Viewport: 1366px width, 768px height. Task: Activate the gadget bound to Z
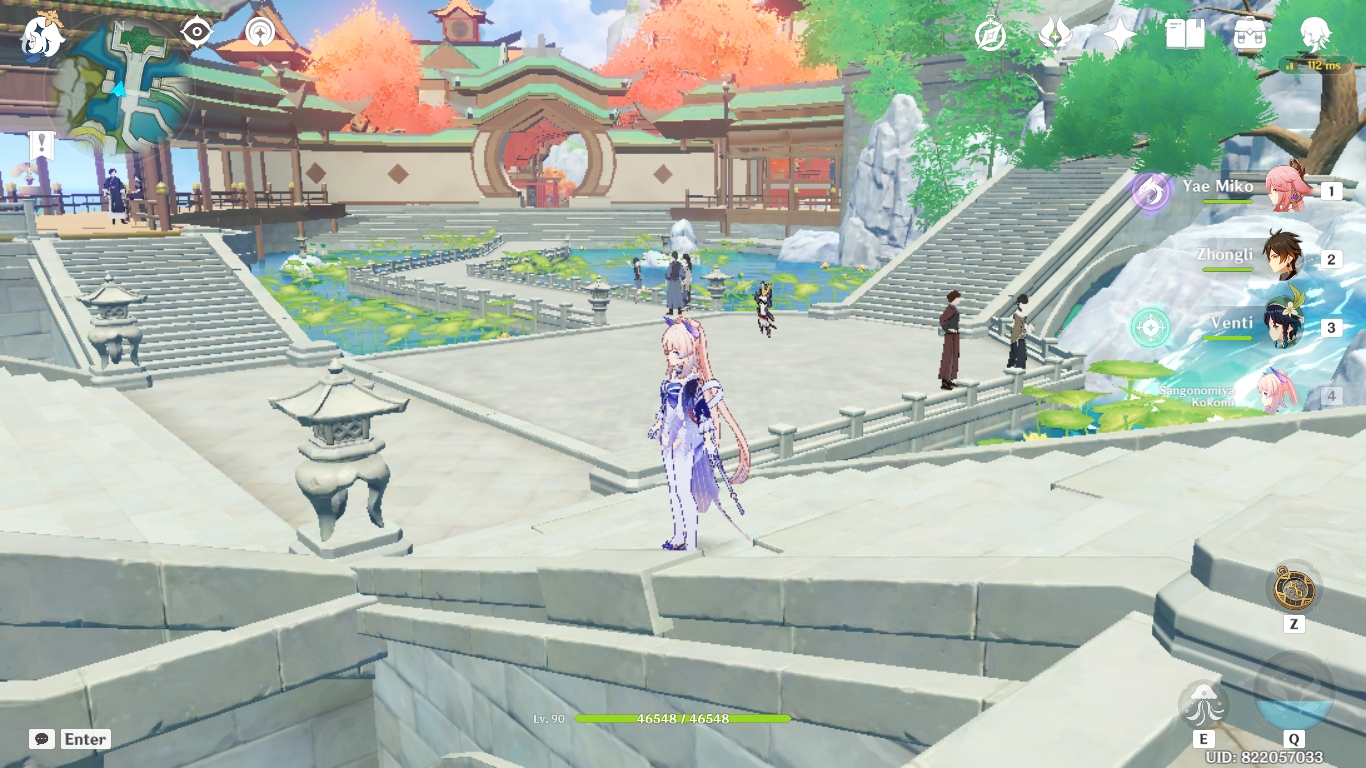[1294, 586]
